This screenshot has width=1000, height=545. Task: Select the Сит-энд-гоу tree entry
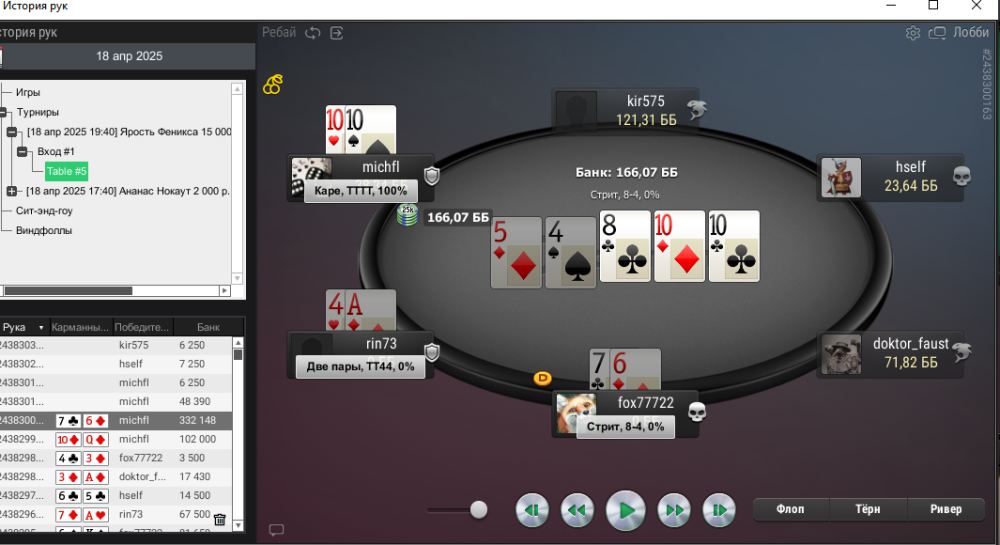click(44, 211)
